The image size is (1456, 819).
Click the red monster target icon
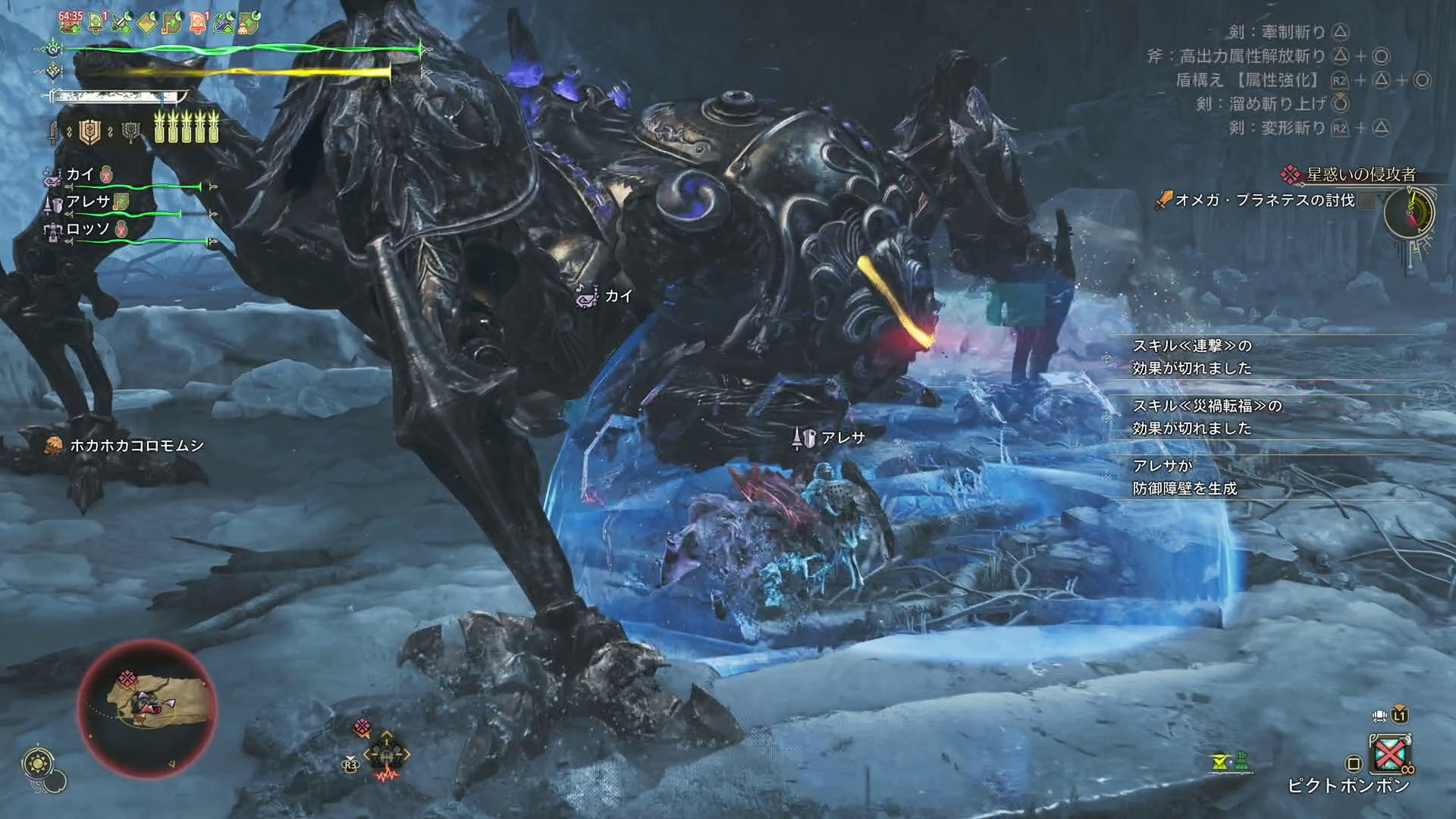tap(362, 728)
